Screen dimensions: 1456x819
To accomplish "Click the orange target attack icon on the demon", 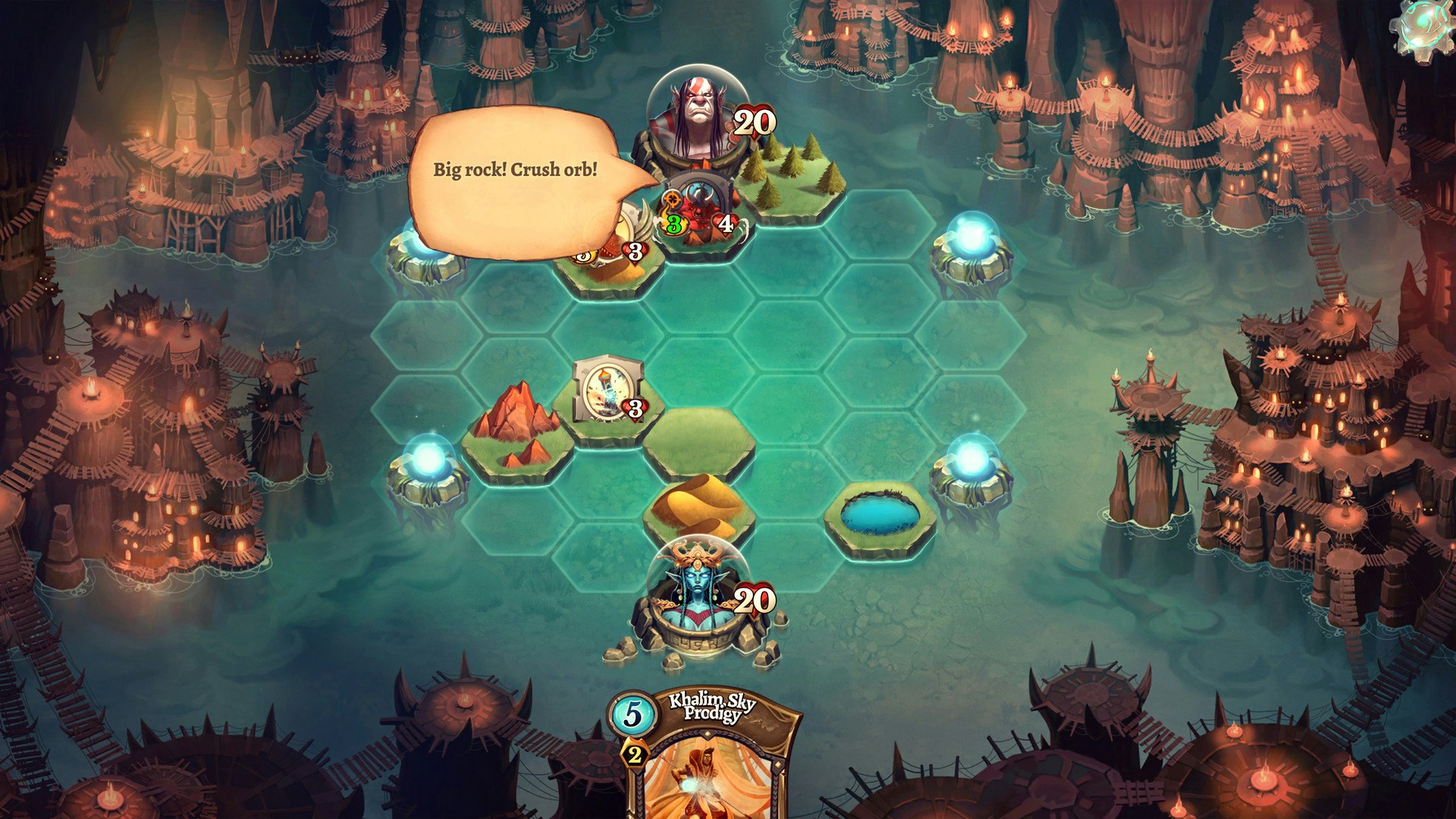I will click(670, 199).
